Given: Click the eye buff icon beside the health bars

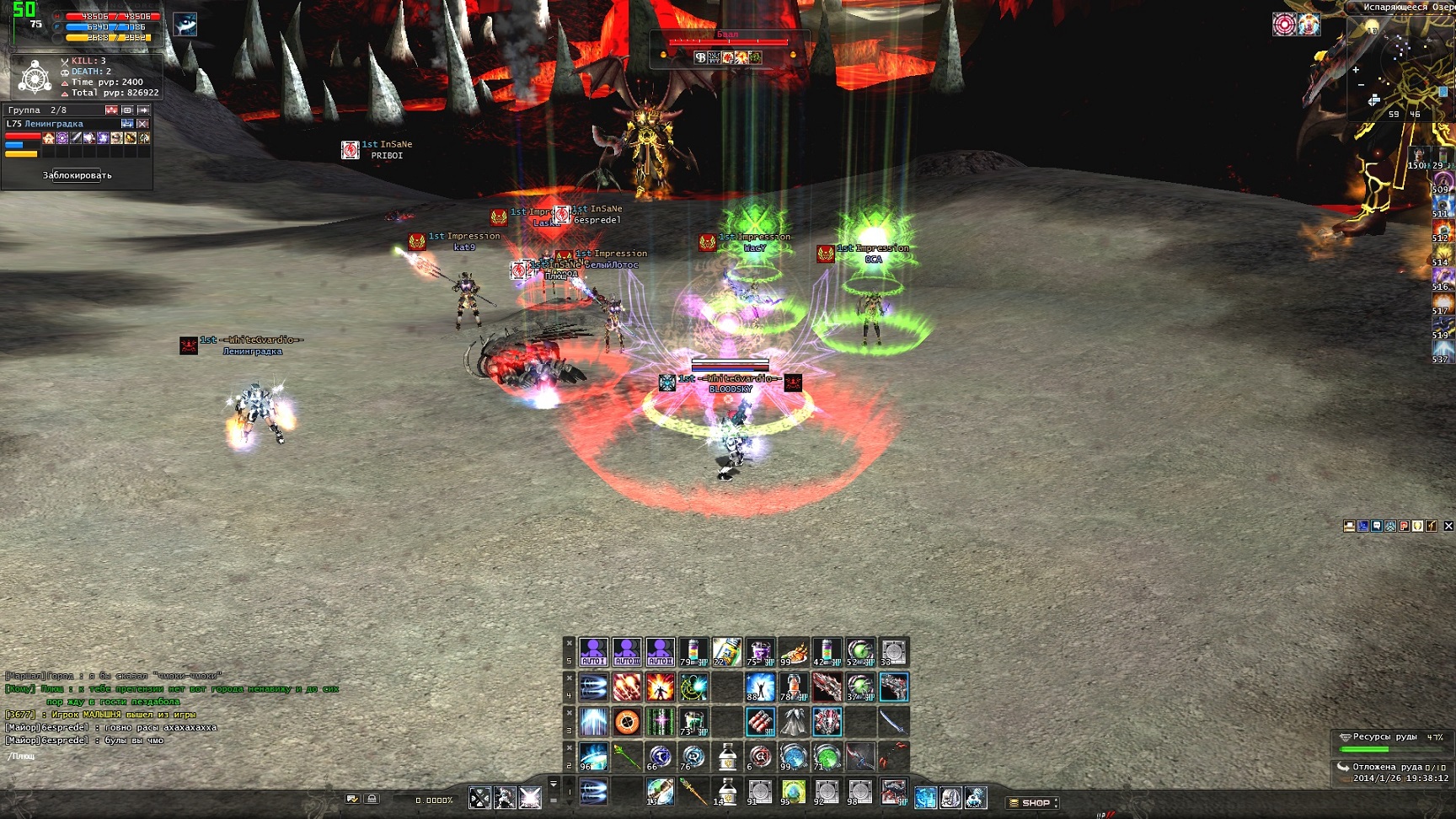Looking at the screenshot, I should [185, 24].
